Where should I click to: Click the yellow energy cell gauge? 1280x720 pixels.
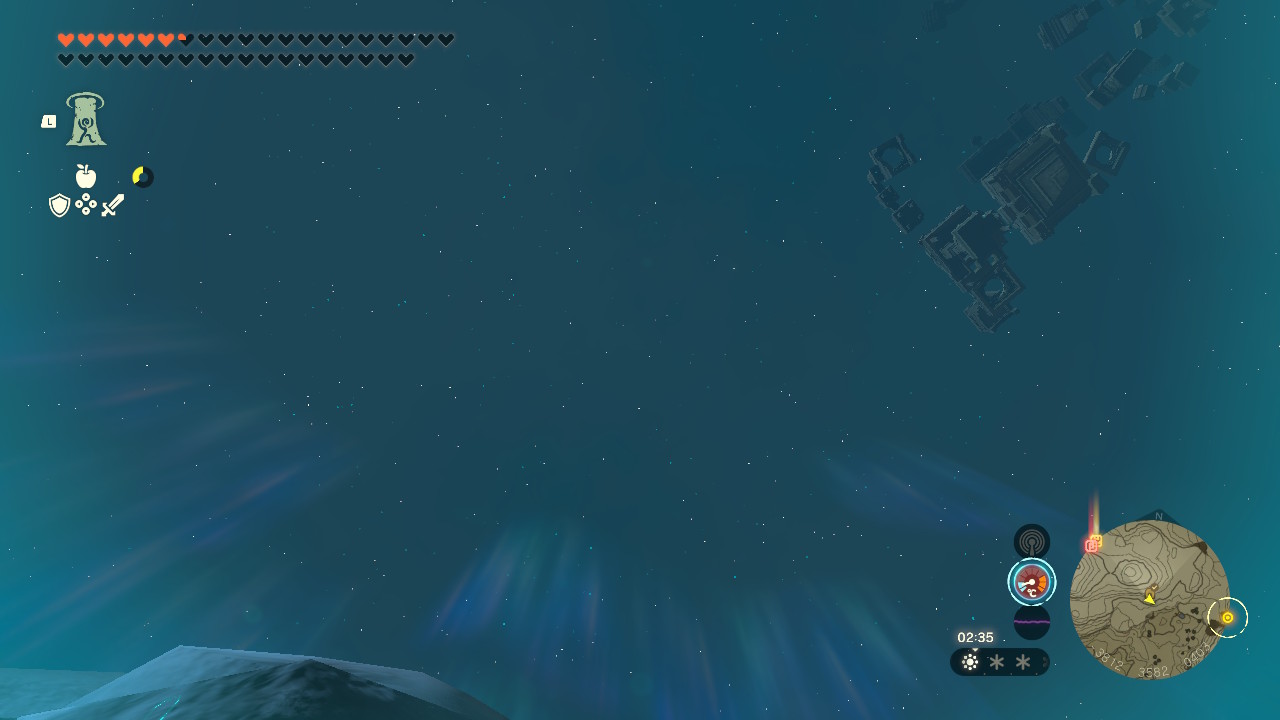(143, 177)
